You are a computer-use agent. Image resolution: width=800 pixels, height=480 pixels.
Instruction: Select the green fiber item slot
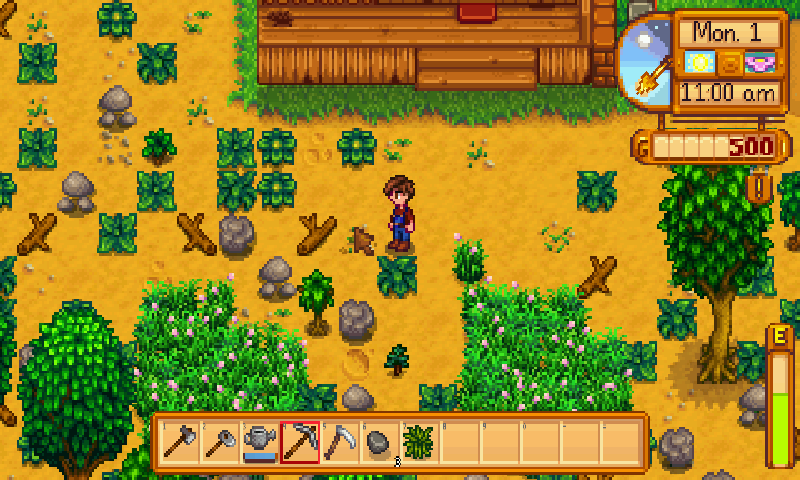click(420, 442)
